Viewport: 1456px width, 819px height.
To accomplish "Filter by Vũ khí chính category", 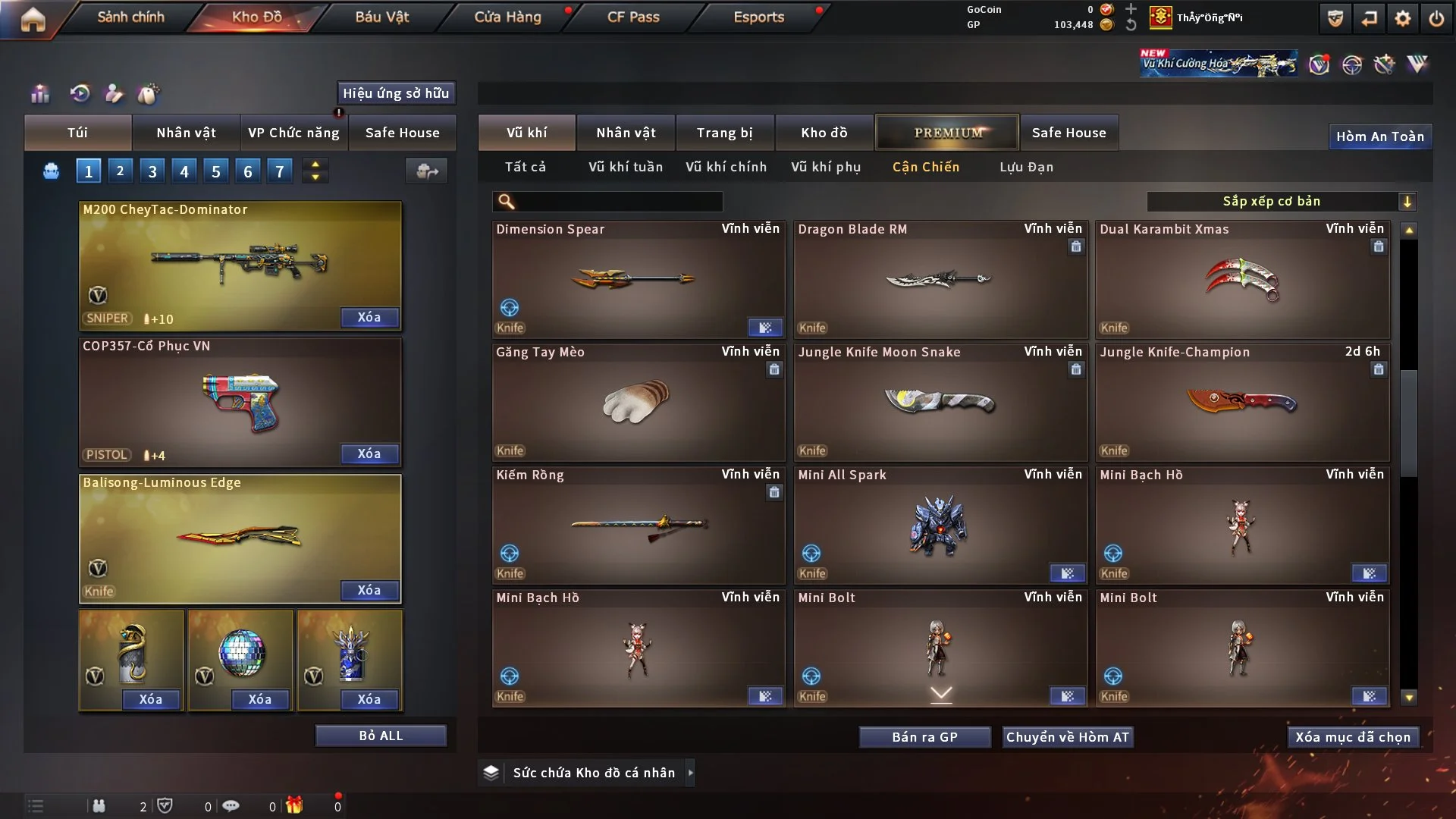I will coord(726,167).
